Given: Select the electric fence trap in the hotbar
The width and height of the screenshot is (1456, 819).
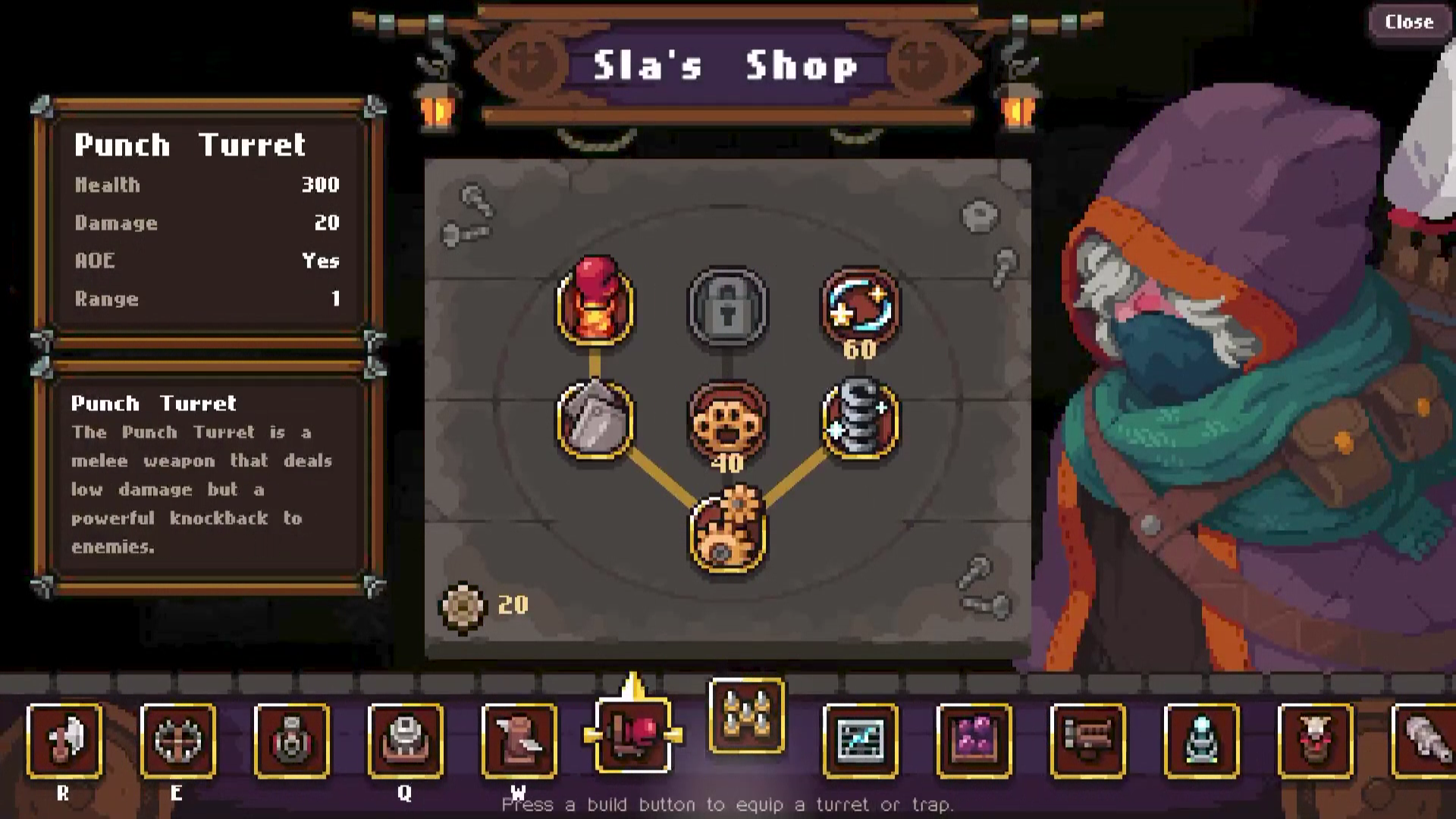Looking at the screenshot, I should 861,742.
